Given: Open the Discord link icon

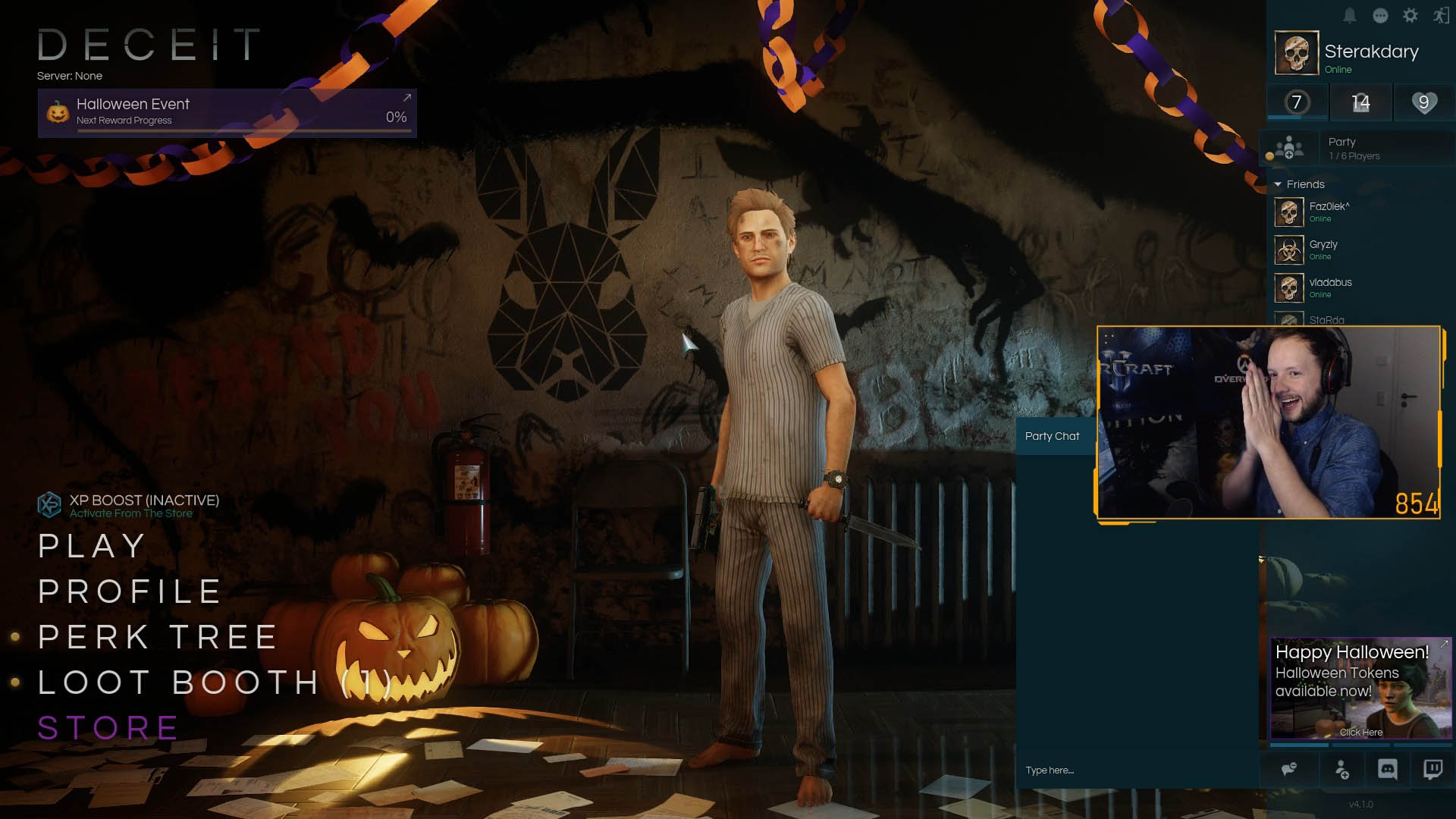Looking at the screenshot, I should click(1387, 770).
